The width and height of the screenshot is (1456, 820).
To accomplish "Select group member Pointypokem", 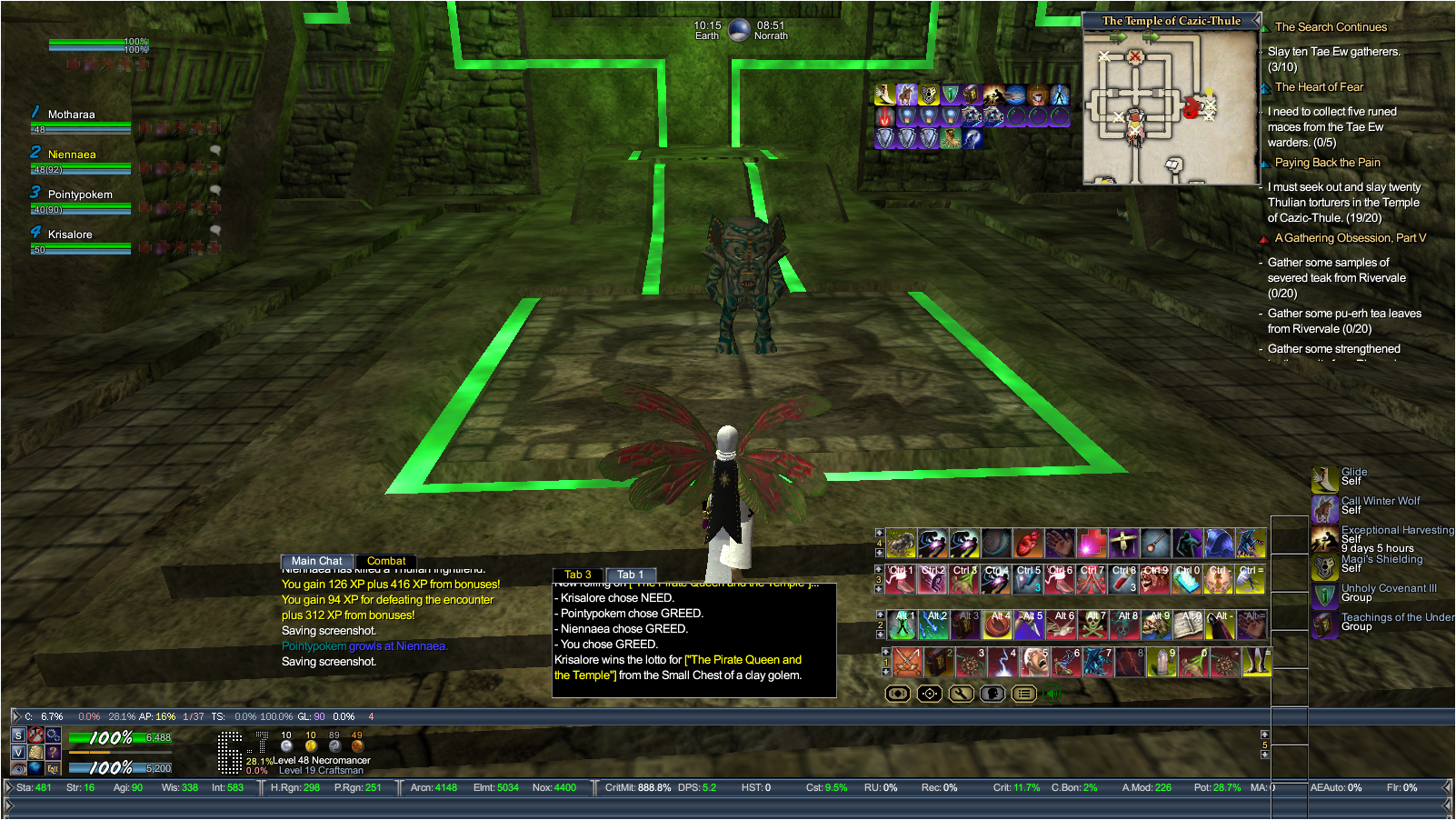I will (x=80, y=195).
